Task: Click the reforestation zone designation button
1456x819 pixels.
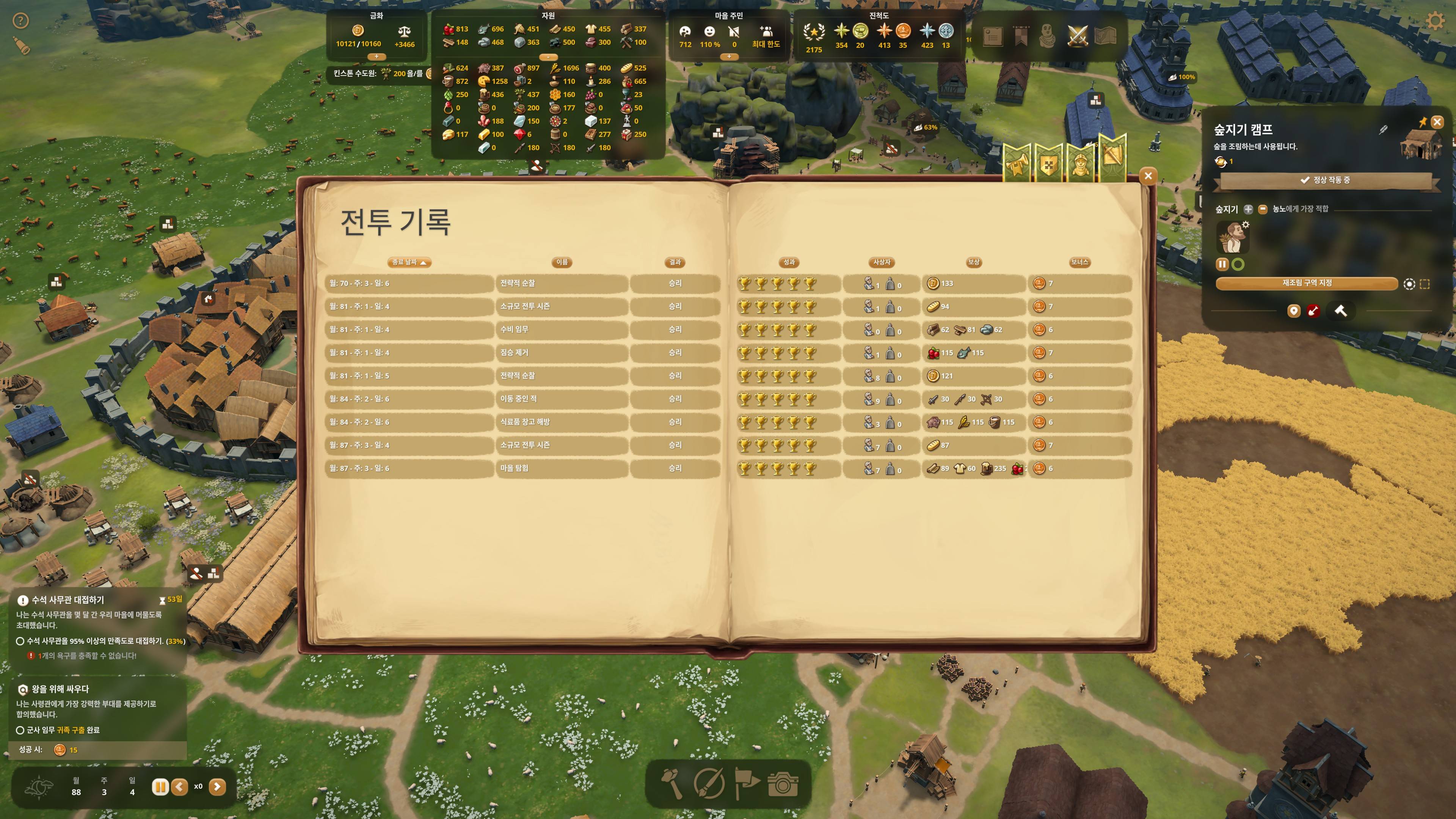Action: [1307, 283]
